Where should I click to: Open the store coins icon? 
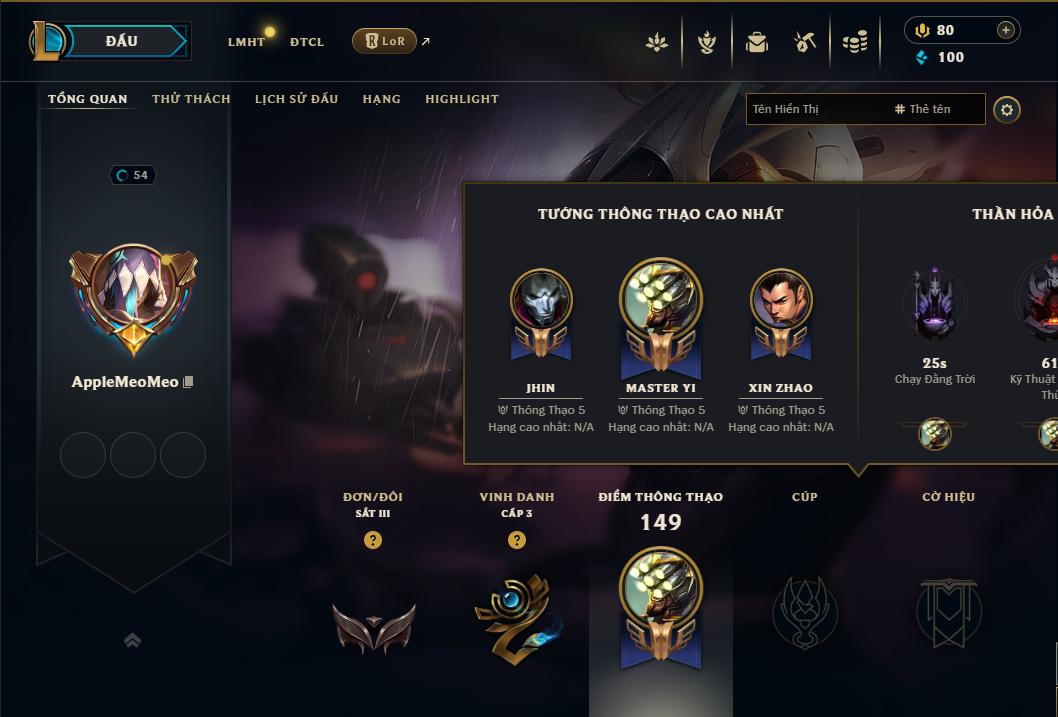click(855, 42)
